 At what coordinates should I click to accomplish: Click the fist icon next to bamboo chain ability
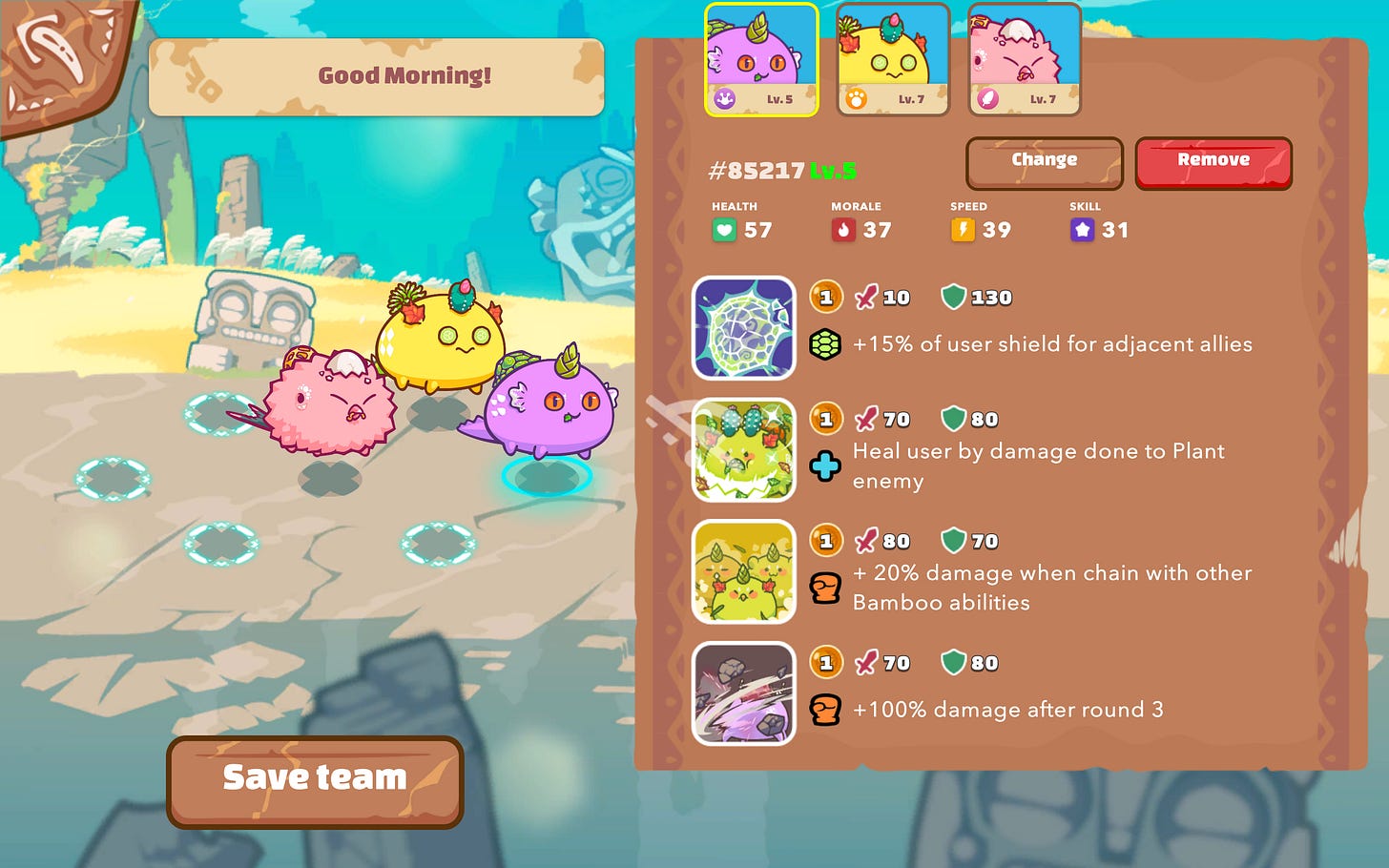pos(826,588)
